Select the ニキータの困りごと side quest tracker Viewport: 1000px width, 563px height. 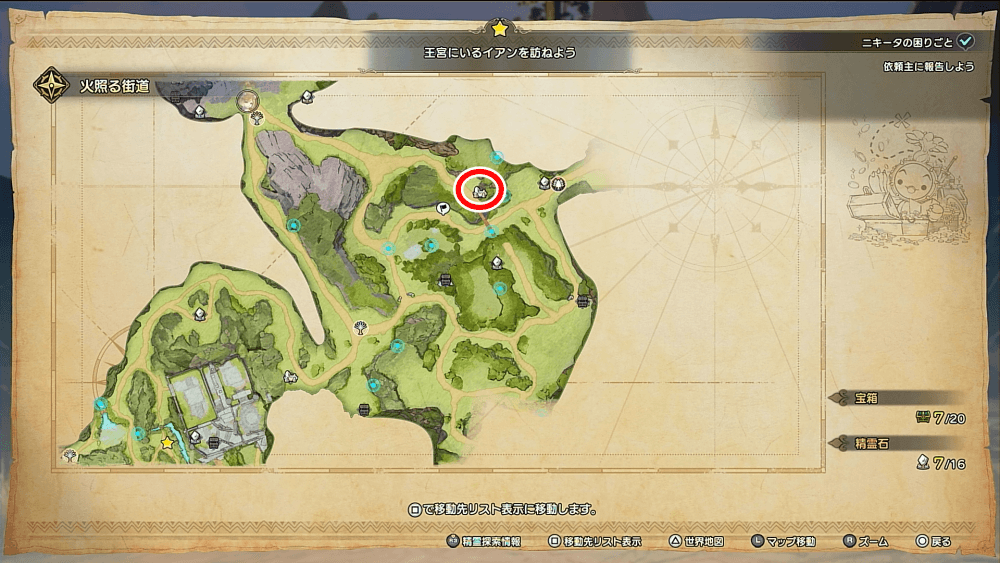click(x=917, y=42)
